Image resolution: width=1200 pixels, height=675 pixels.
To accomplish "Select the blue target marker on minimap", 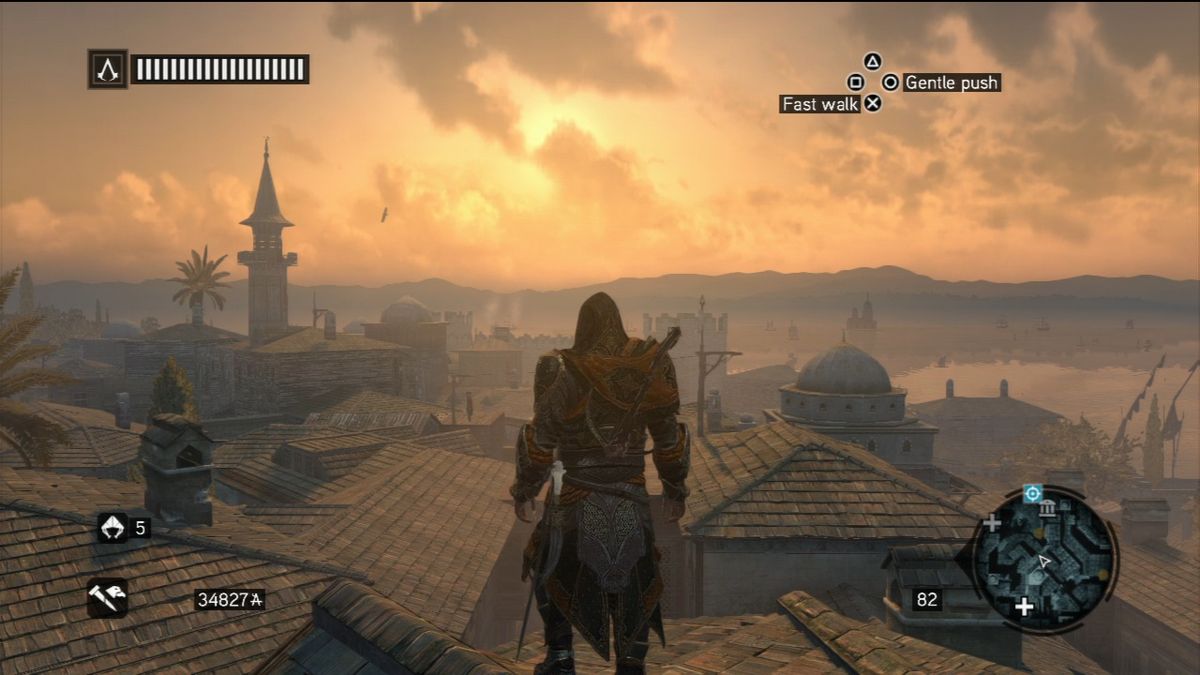I will 1032,493.
